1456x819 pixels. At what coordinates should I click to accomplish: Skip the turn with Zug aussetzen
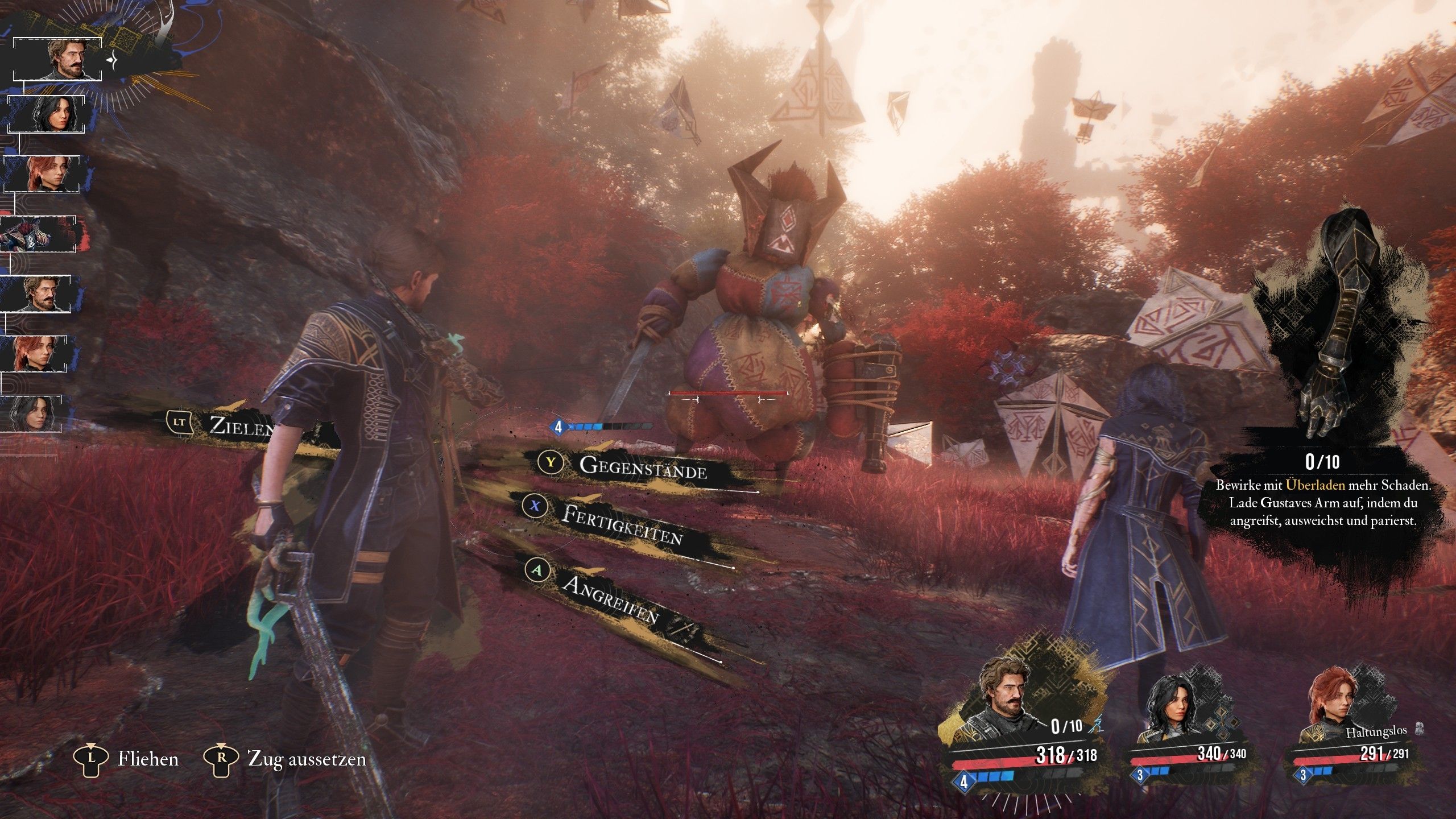[x=307, y=759]
